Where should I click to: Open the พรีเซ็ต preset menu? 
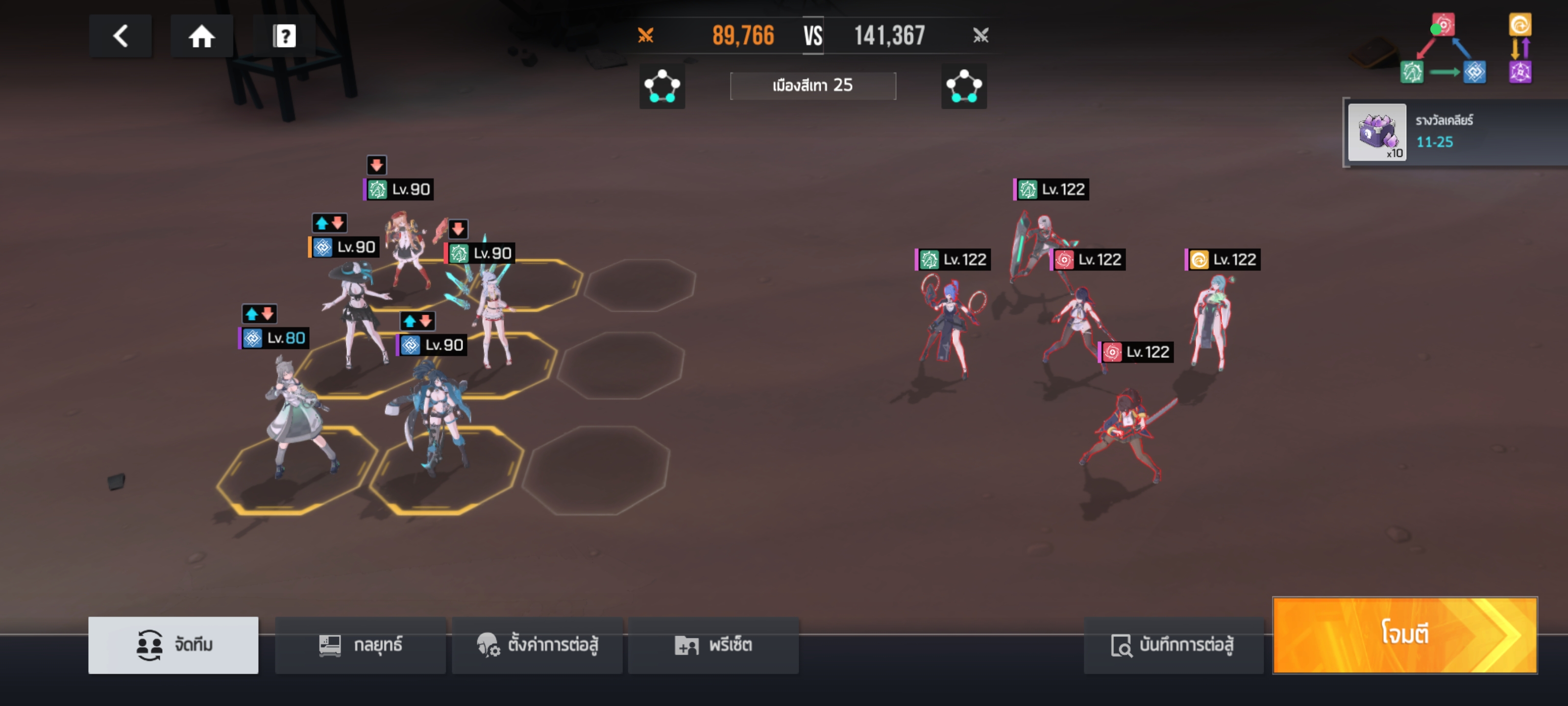tap(713, 645)
